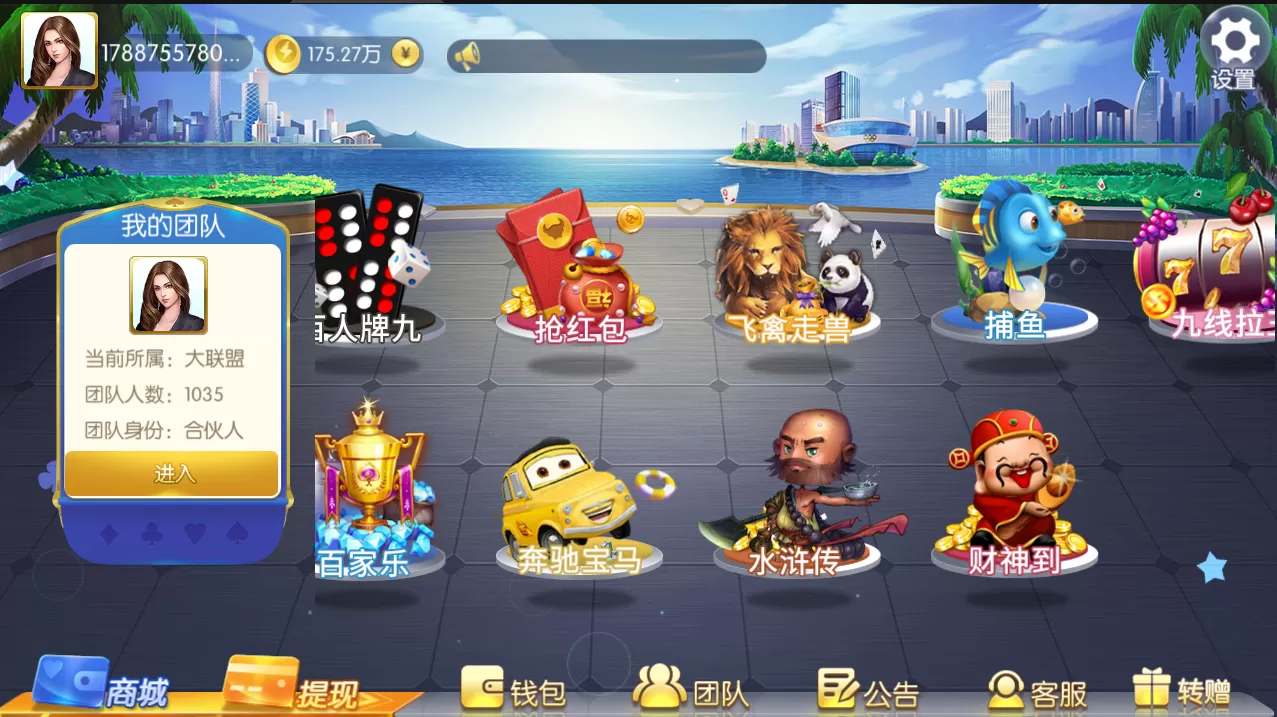Viewport: 1277px width, 717px height.
Task: Click the player avatar portrait in top bar
Action: [59, 50]
